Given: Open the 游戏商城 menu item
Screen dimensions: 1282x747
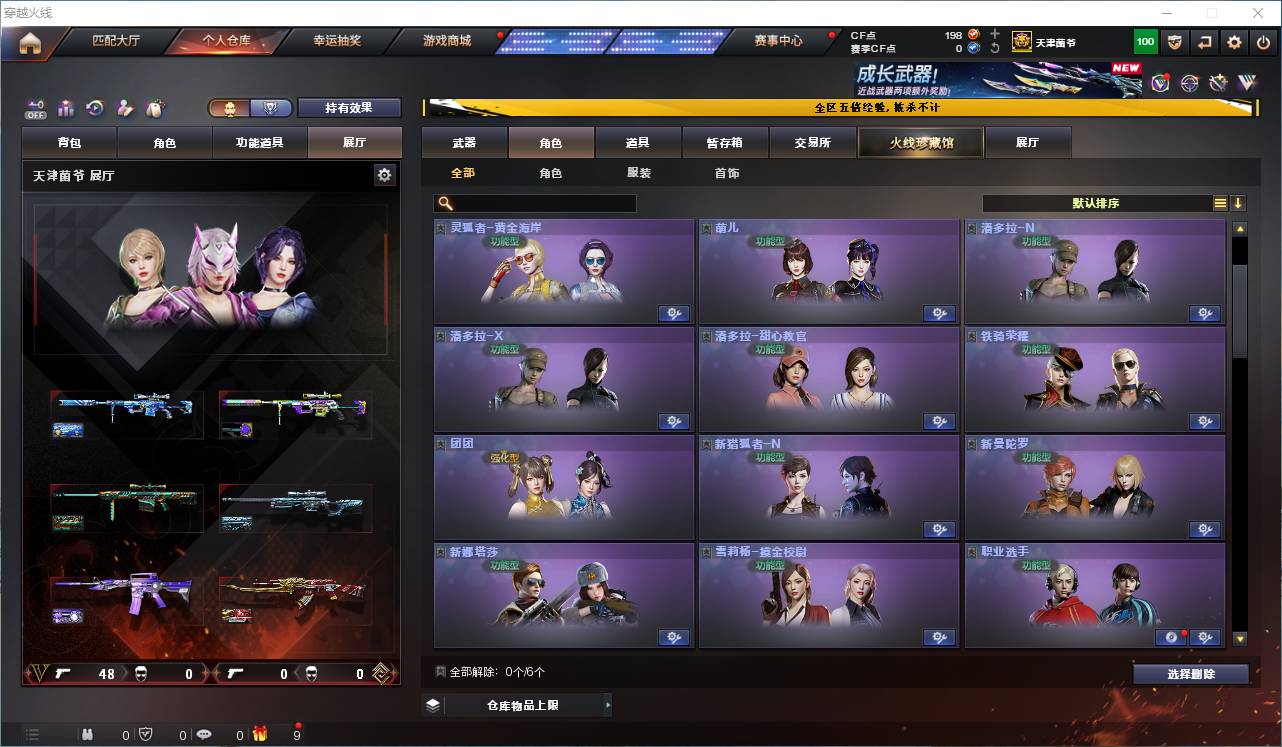Looking at the screenshot, I should [x=445, y=41].
